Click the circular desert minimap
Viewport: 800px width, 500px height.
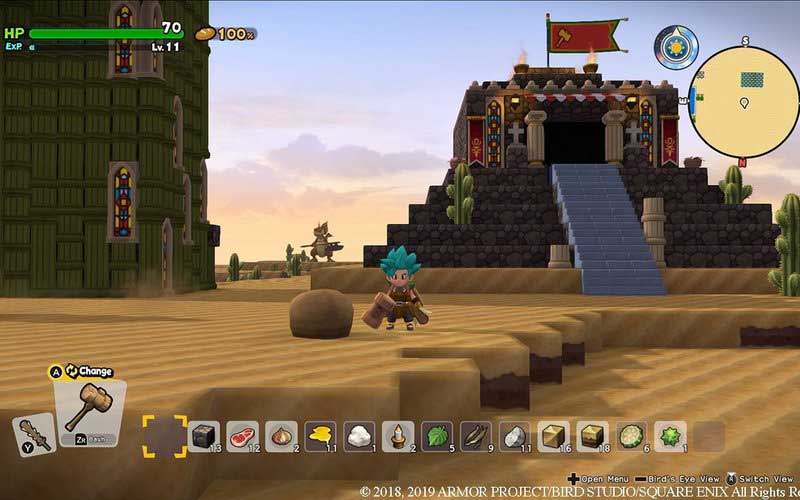pos(744,101)
